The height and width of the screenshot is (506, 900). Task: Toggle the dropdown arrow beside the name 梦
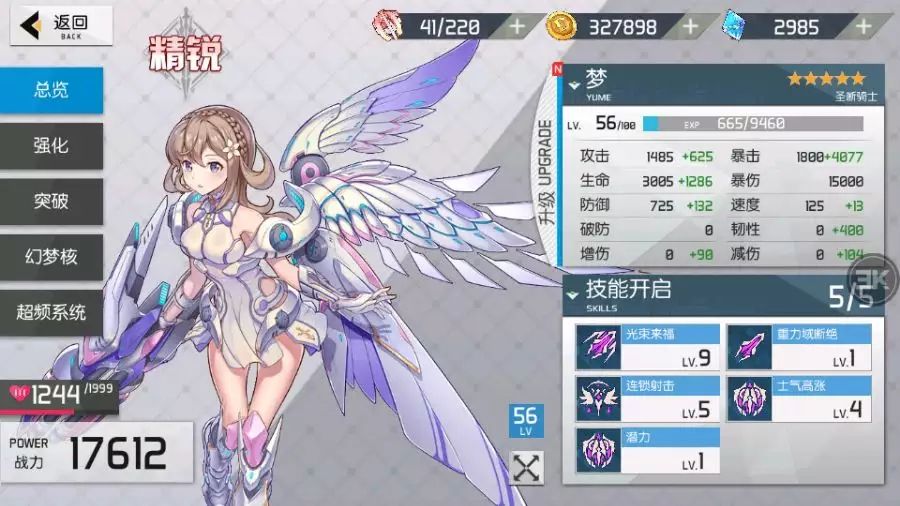tap(574, 85)
